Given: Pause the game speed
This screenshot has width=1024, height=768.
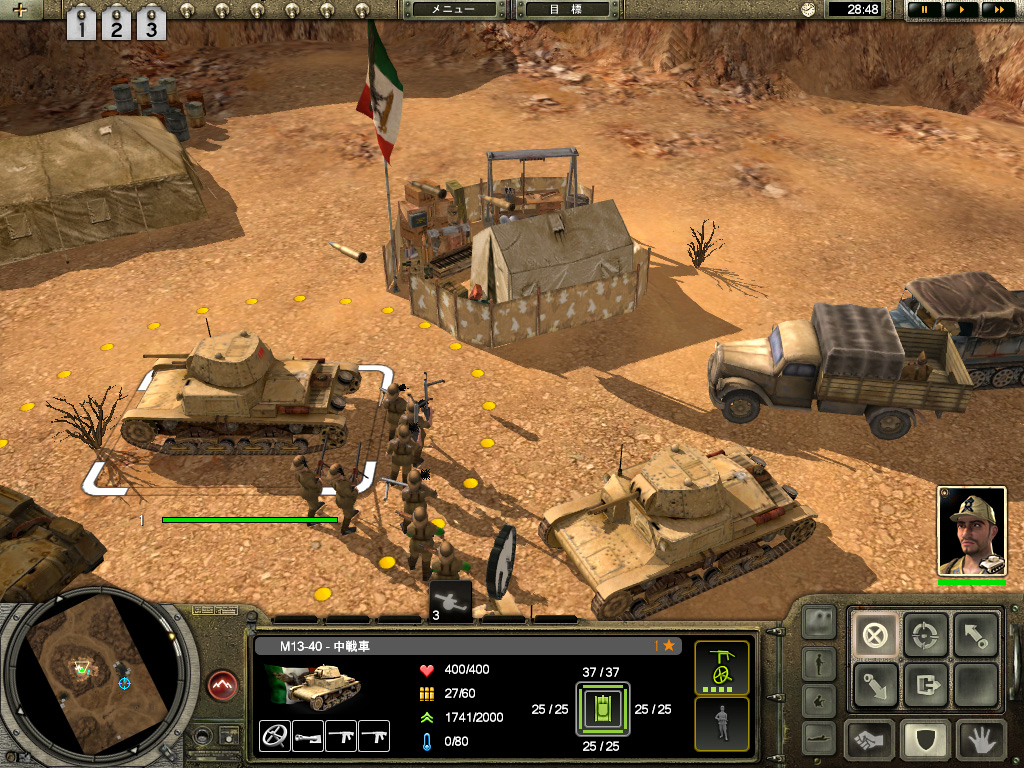Looking at the screenshot, I should pos(924,9).
